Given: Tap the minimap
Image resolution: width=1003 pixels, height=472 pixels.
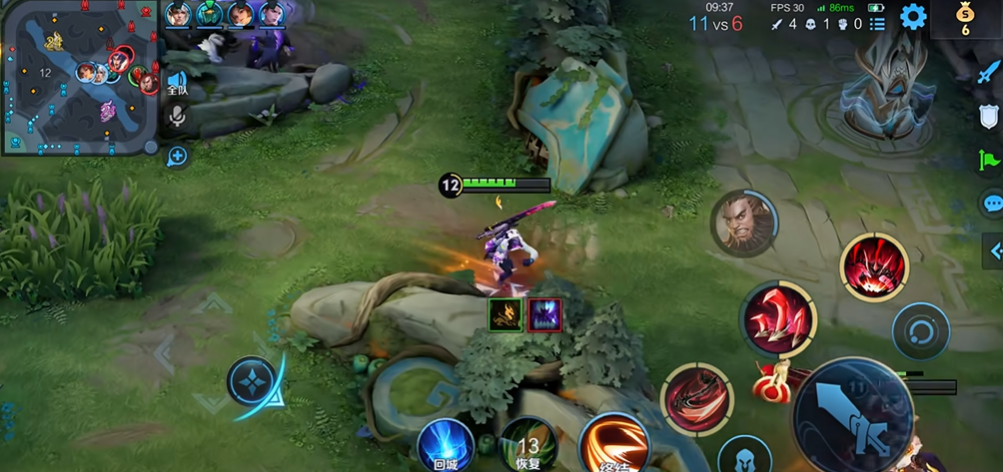Looking at the screenshot, I should click(x=78, y=76).
